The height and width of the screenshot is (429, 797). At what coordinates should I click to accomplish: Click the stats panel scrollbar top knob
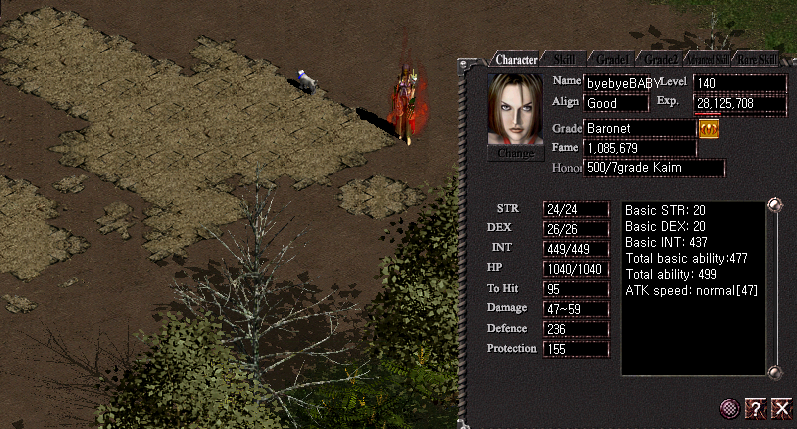click(773, 206)
